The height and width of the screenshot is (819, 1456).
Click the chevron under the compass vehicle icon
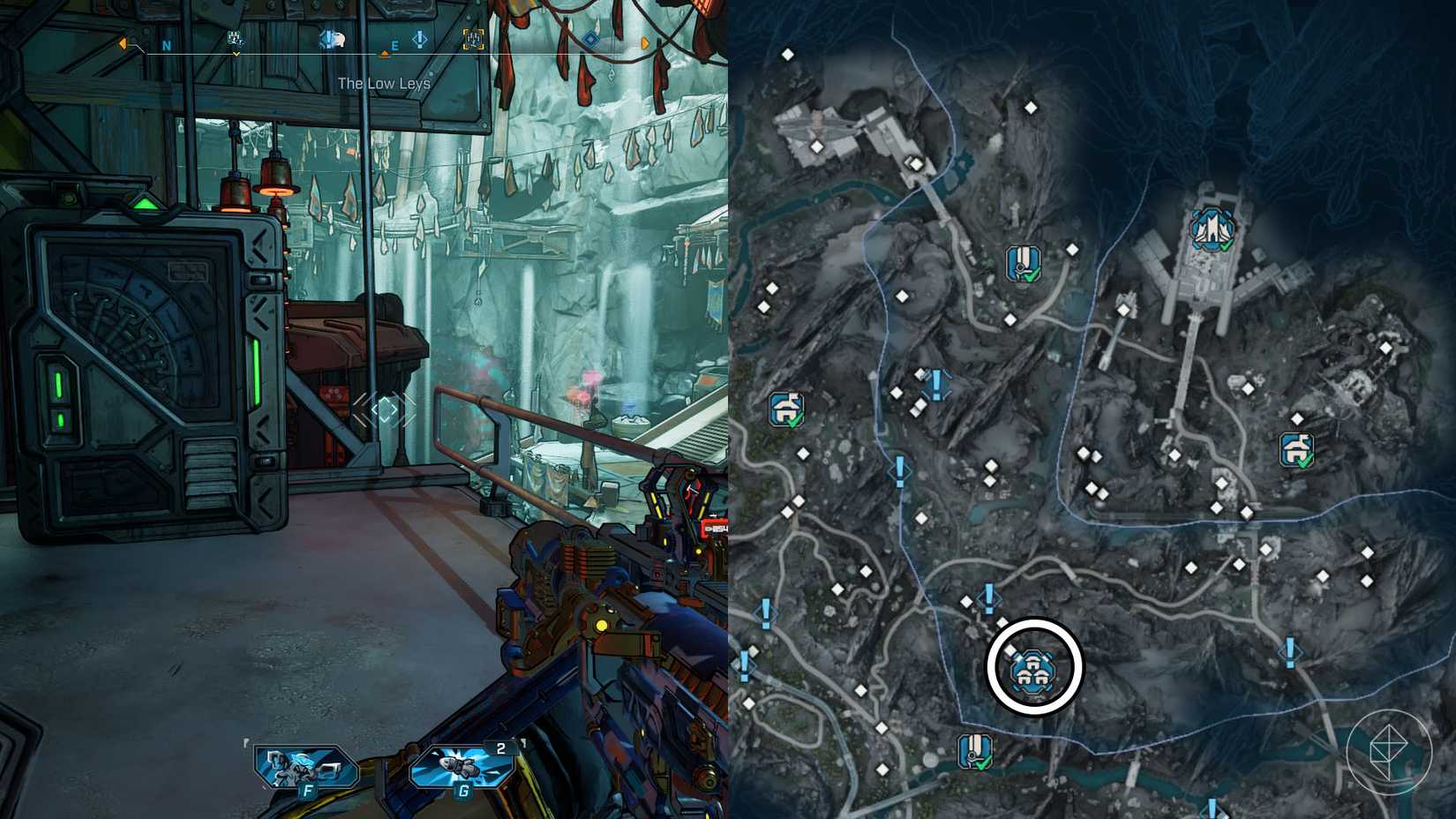point(236,54)
